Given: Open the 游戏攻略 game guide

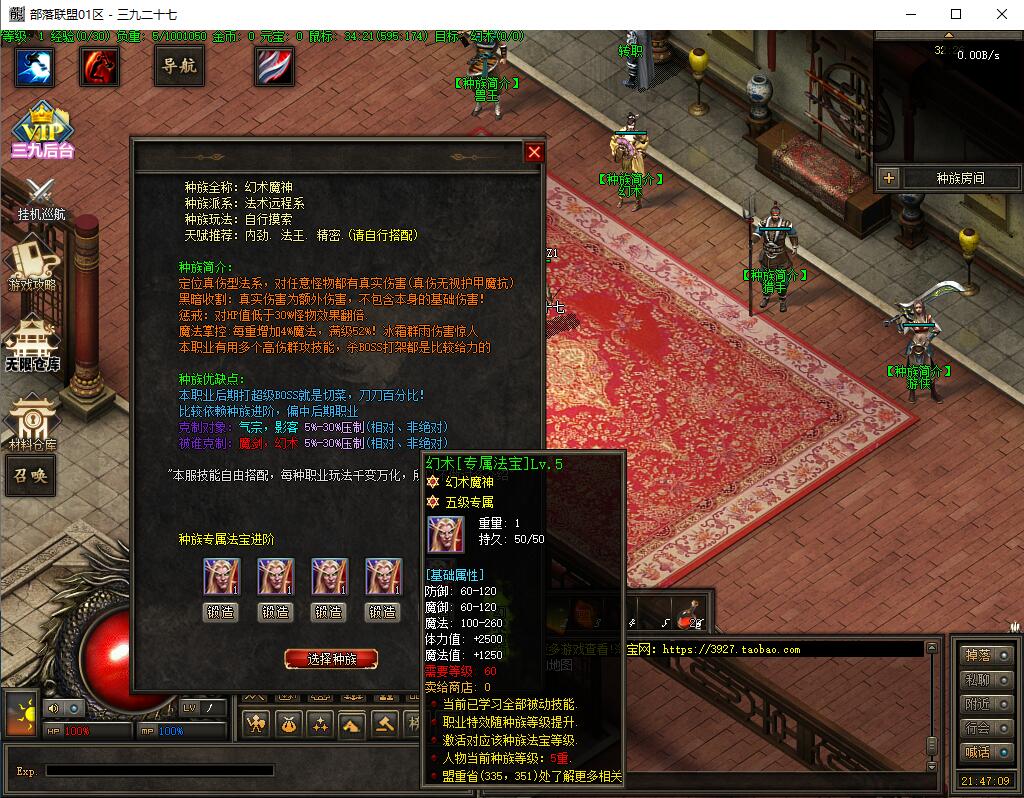Looking at the screenshot, I should tap(33, 265).
